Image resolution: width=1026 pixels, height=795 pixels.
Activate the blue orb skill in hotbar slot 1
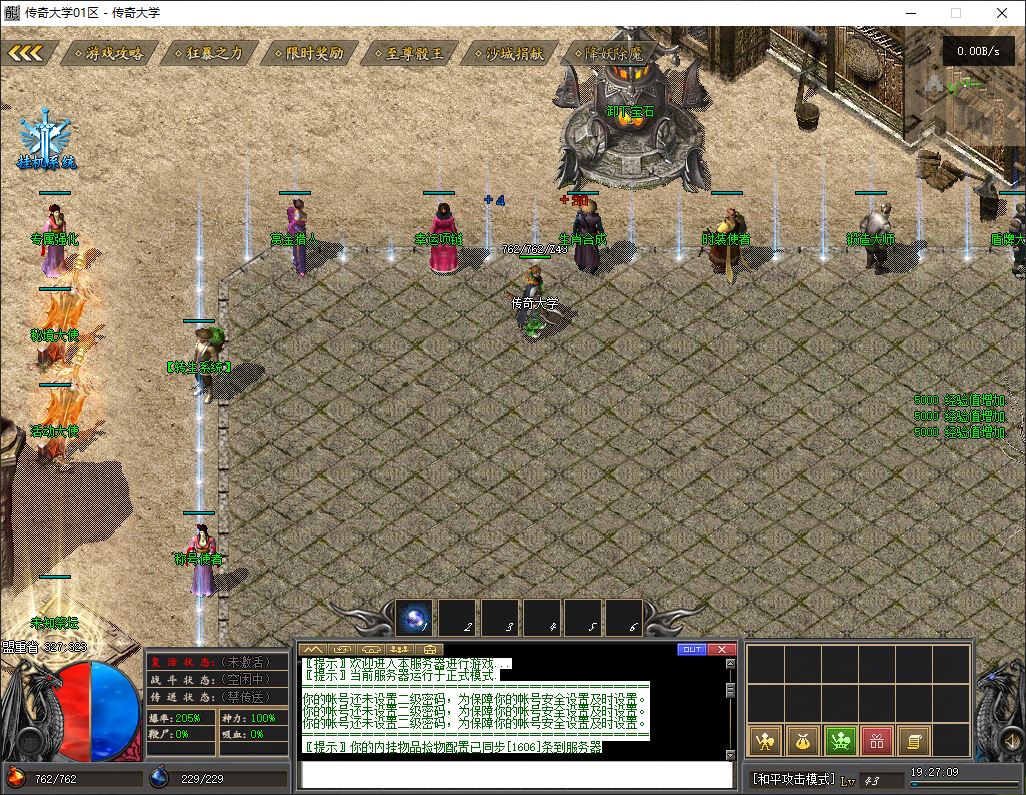pyautogui.click(x=414, y=618)
